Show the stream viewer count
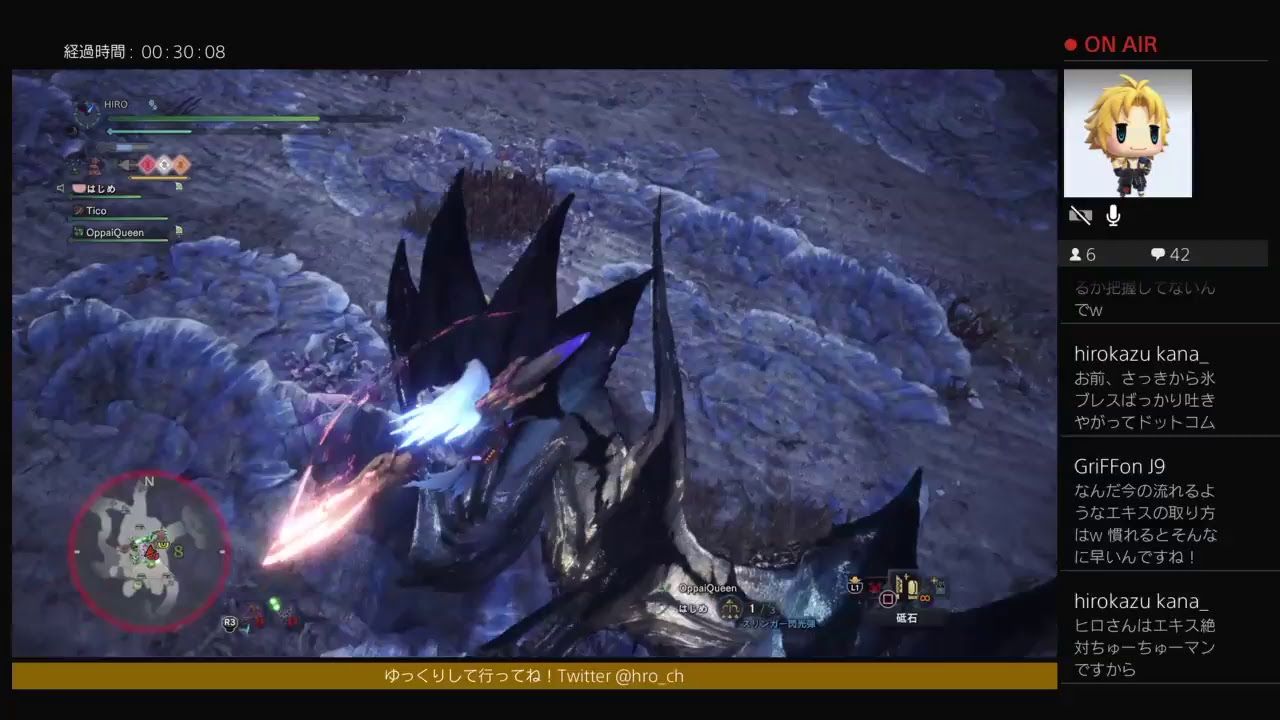The width and height of the screenshot is (1280, 720). [x=1083, y=255]
